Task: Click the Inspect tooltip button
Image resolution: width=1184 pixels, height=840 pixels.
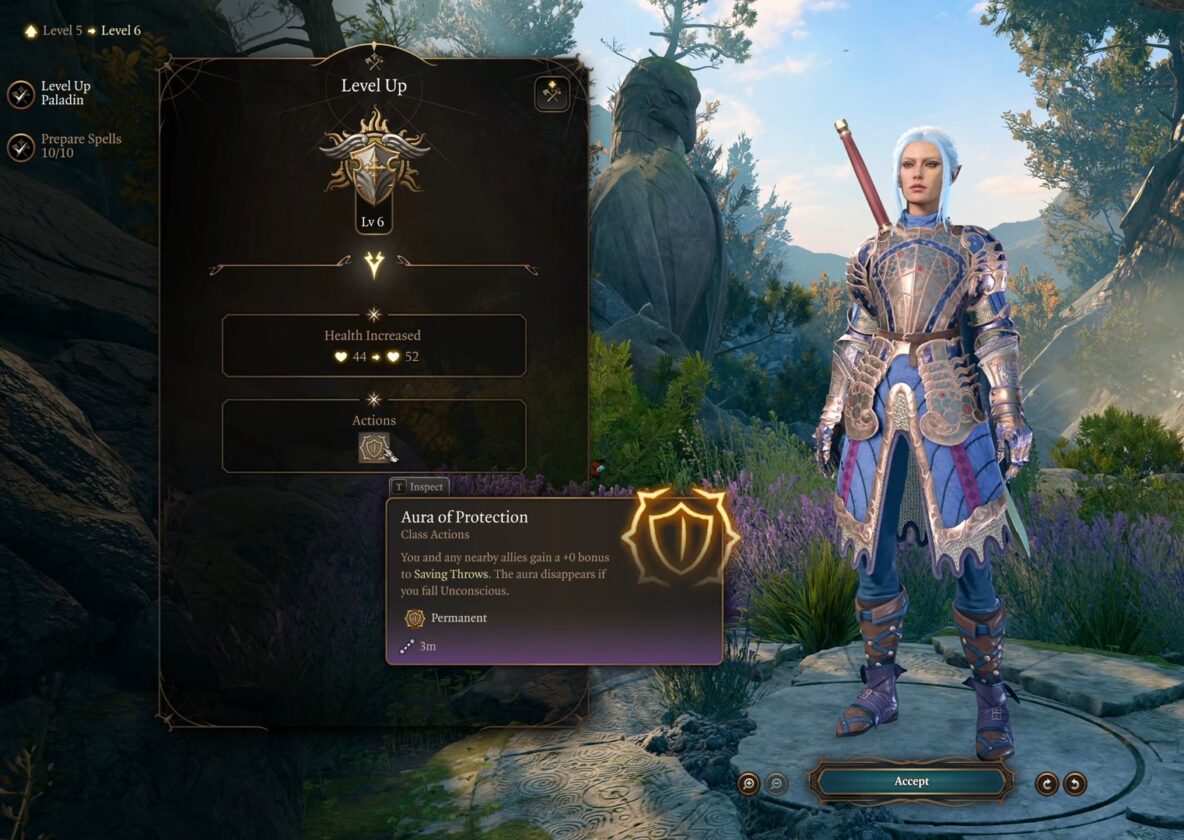Action: coord(418,487)
